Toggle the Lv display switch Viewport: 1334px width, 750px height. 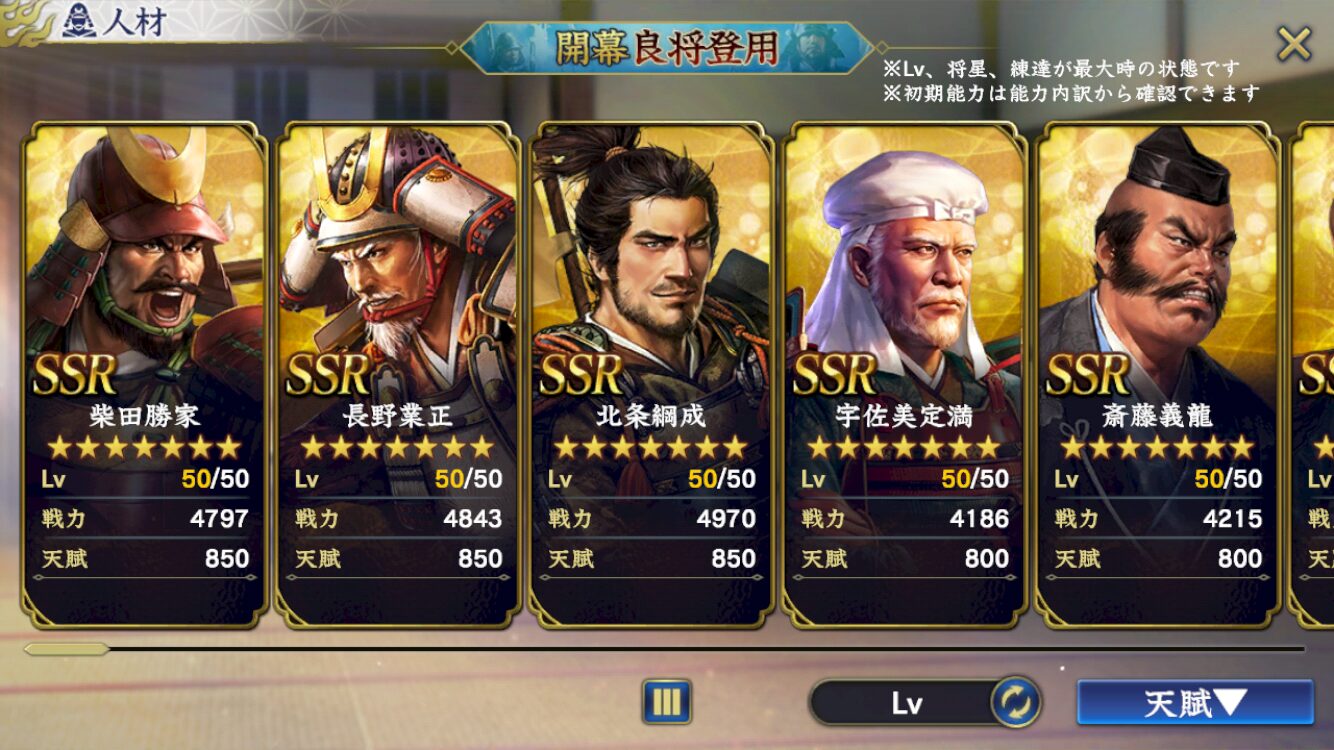(1015, 703)
